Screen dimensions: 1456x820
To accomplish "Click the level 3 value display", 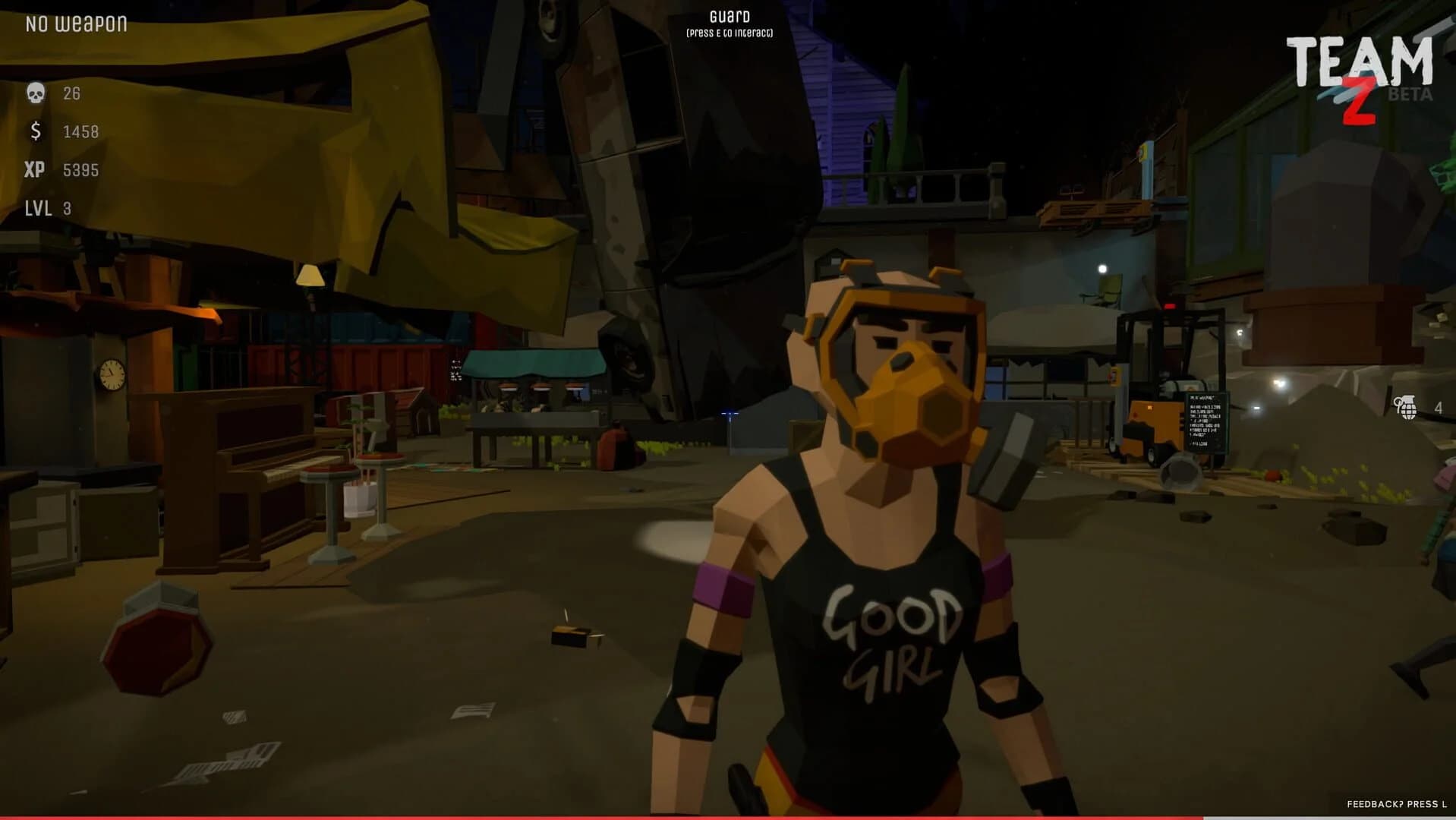I will [68, 207].
